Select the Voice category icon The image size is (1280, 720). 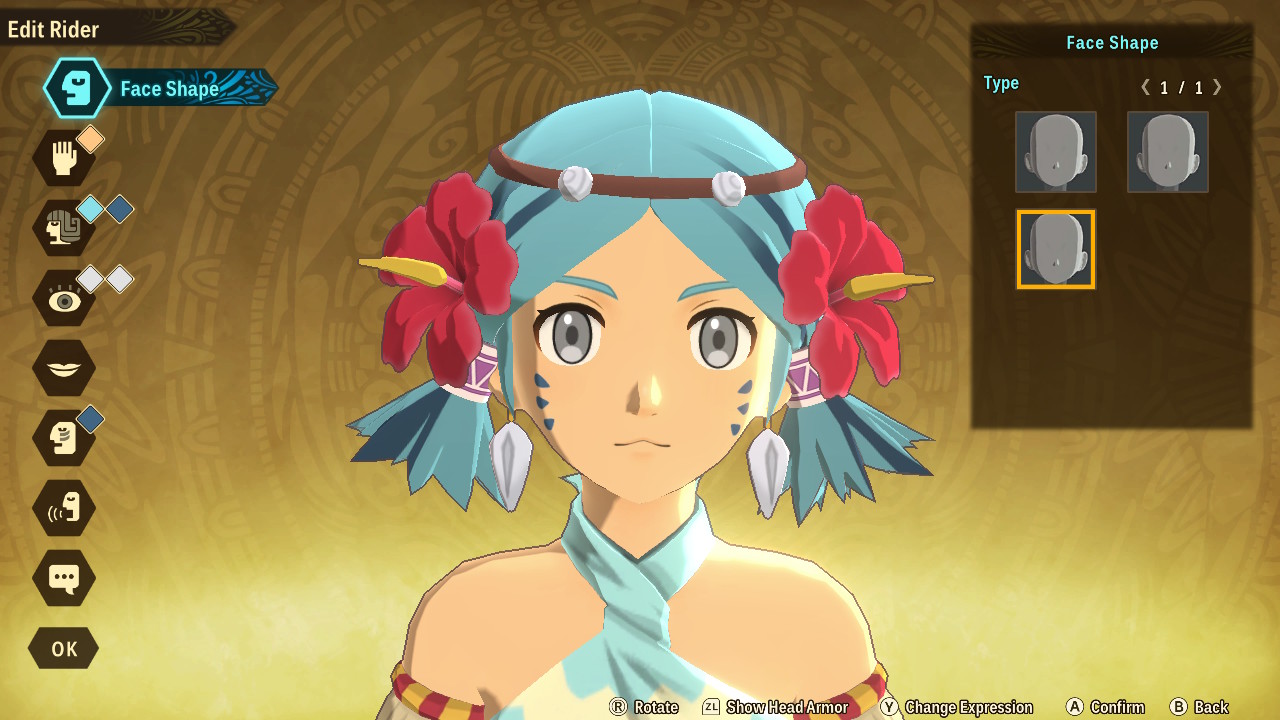[x=64, y=508]
